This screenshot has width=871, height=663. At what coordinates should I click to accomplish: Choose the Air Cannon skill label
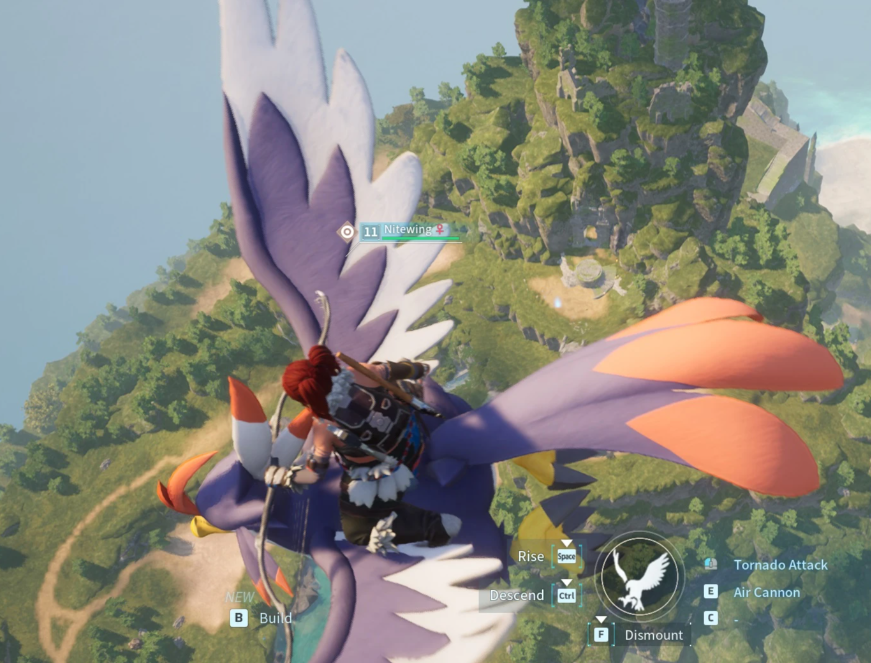point(767,592)
